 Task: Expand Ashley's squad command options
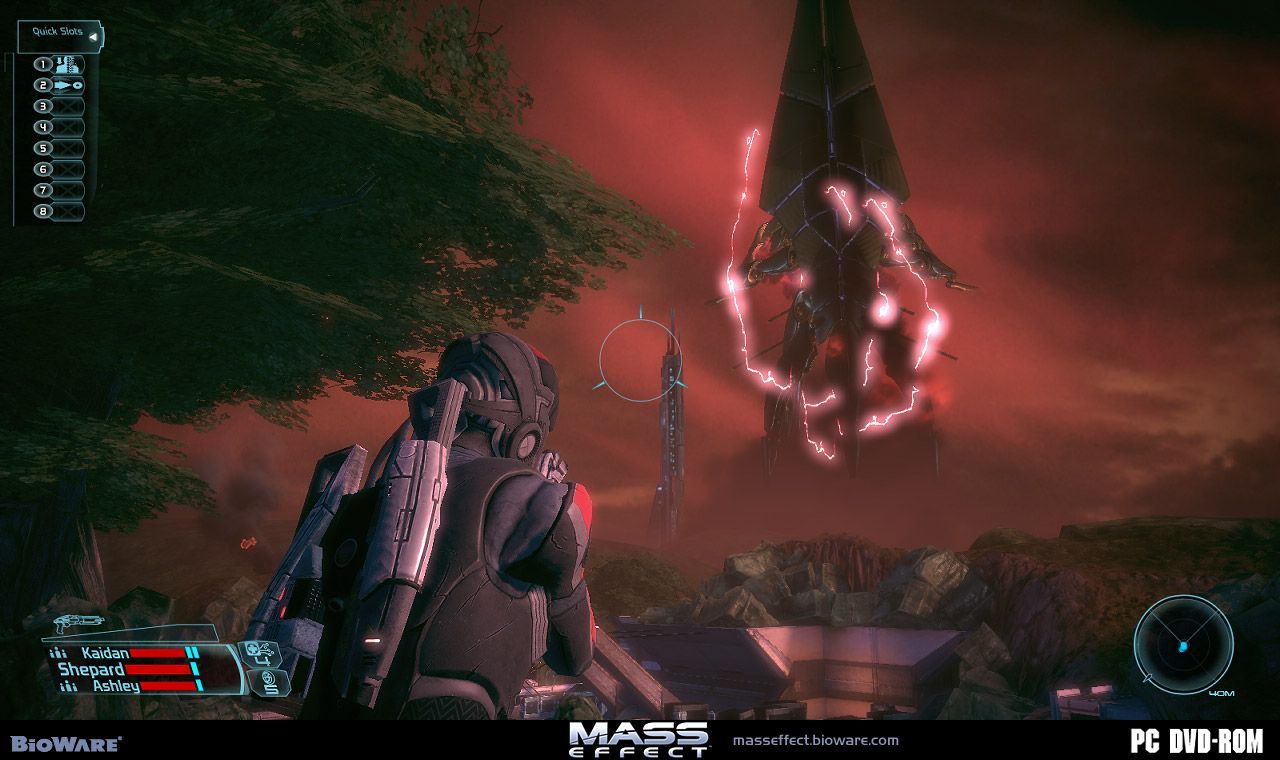[x=69, y=685]
